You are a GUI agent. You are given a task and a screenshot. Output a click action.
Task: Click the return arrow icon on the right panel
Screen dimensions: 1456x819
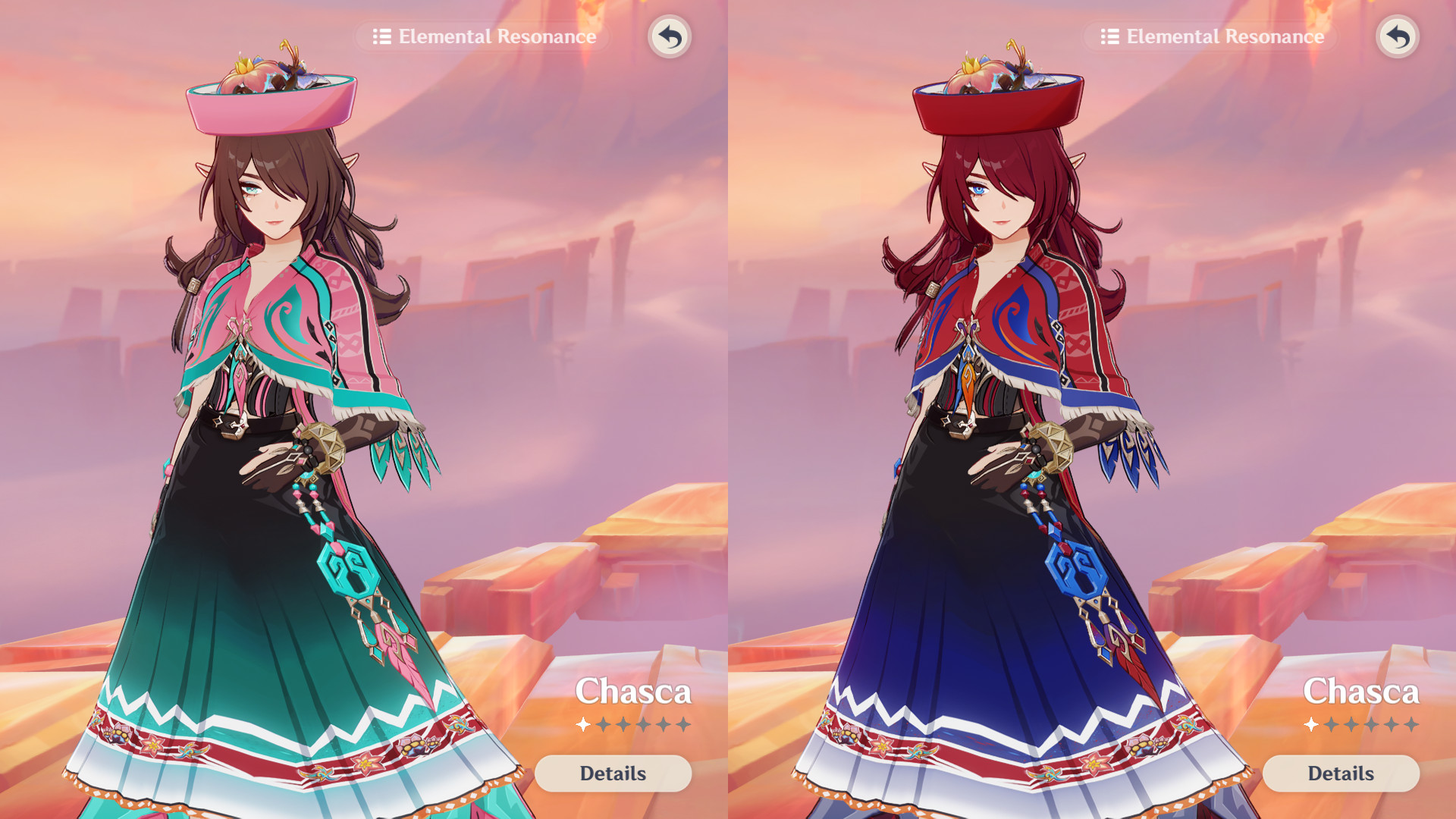click(1398, 36)
